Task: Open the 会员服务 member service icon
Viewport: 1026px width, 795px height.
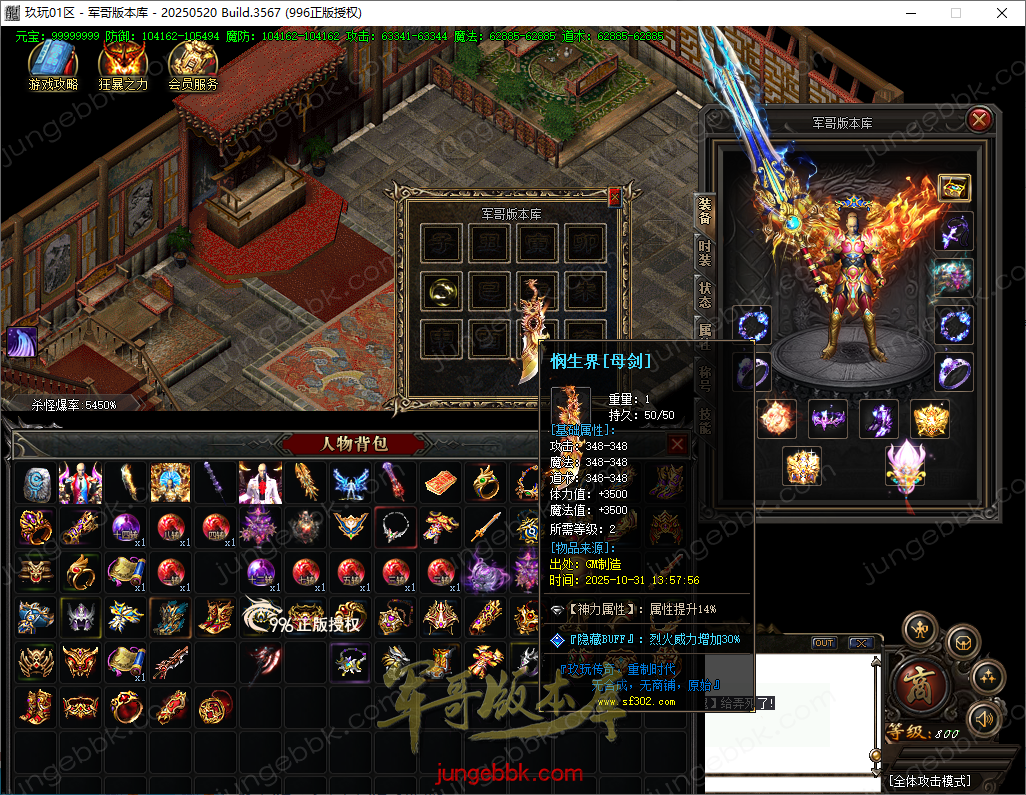Action: 193,66
